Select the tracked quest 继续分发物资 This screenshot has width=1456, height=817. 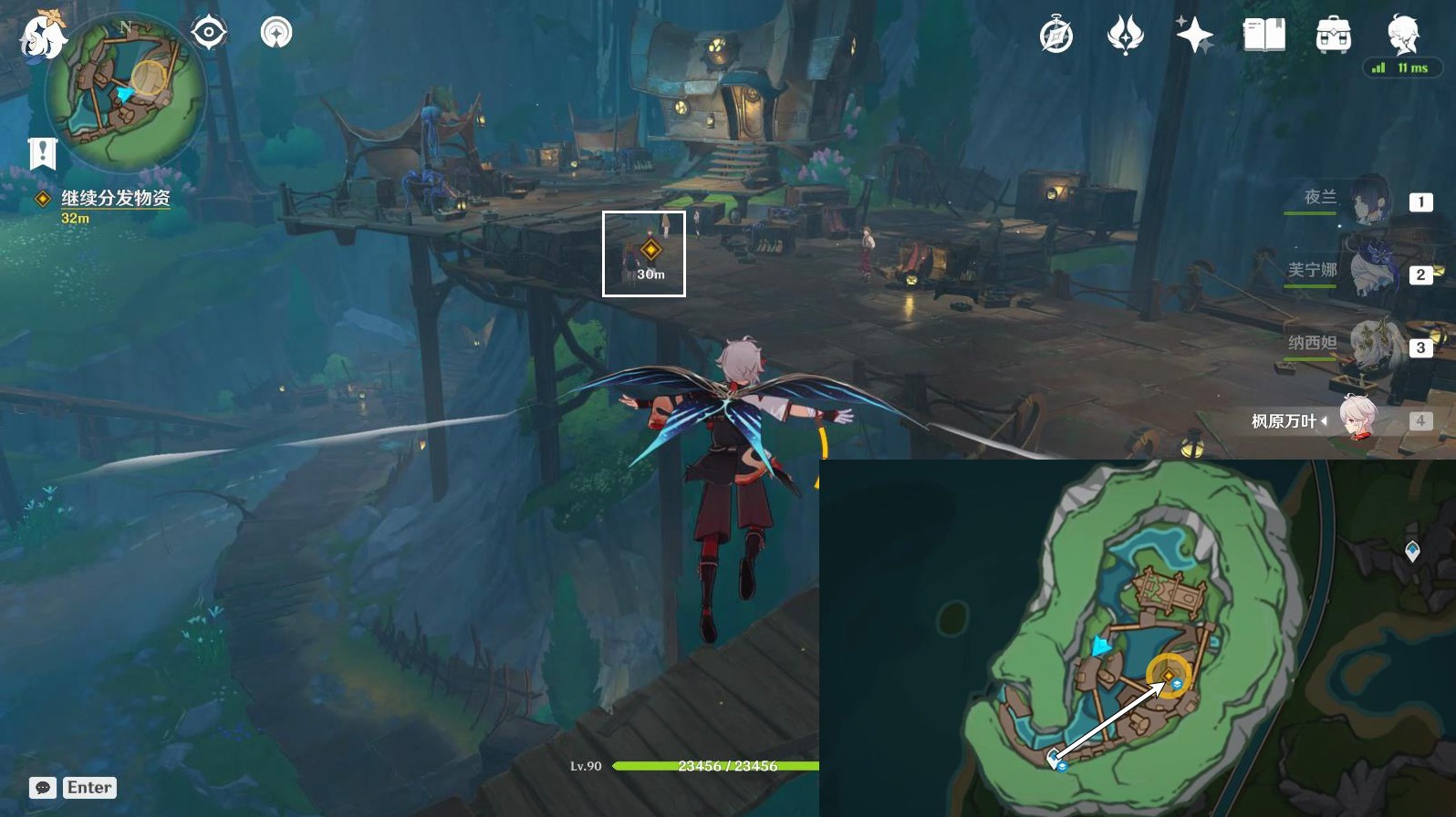(x=115, y=198)
